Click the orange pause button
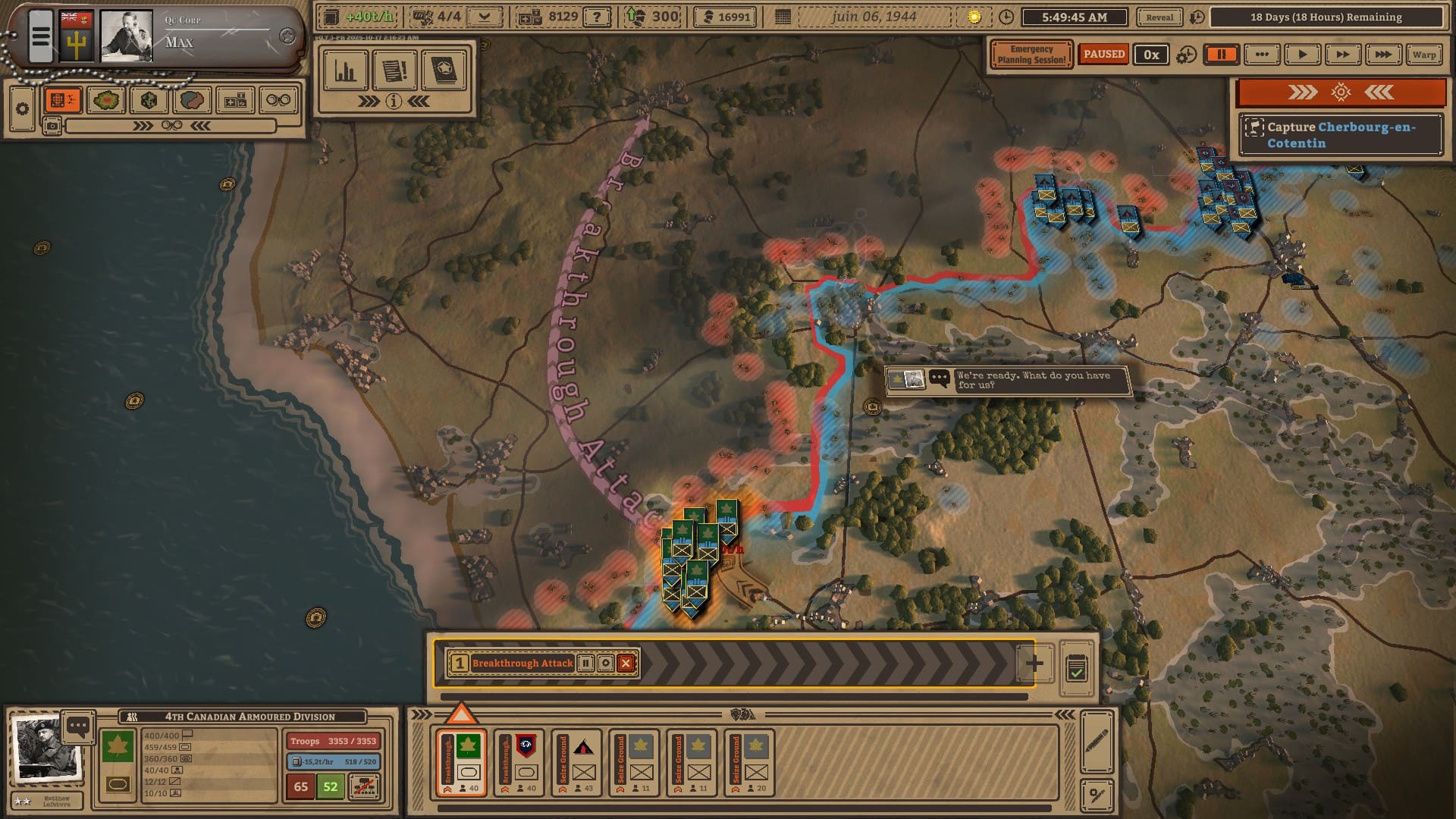 1221,55
